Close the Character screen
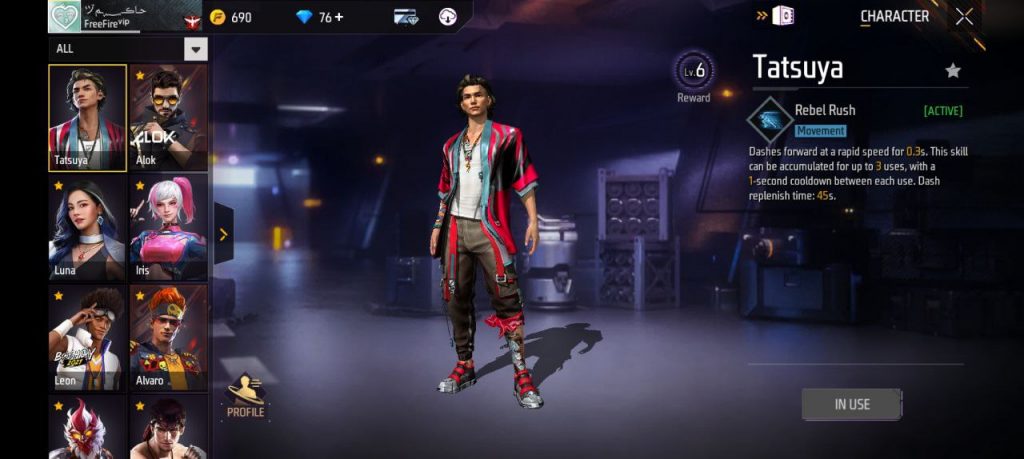Screen dimensions: 1024x459 (964, 16)
